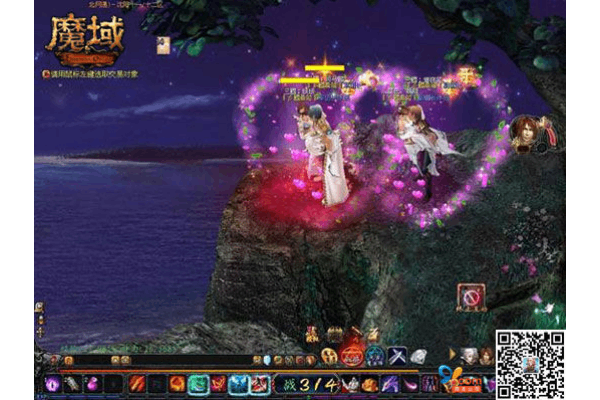Select the white-haired character portrait icon

pos(467,356)
